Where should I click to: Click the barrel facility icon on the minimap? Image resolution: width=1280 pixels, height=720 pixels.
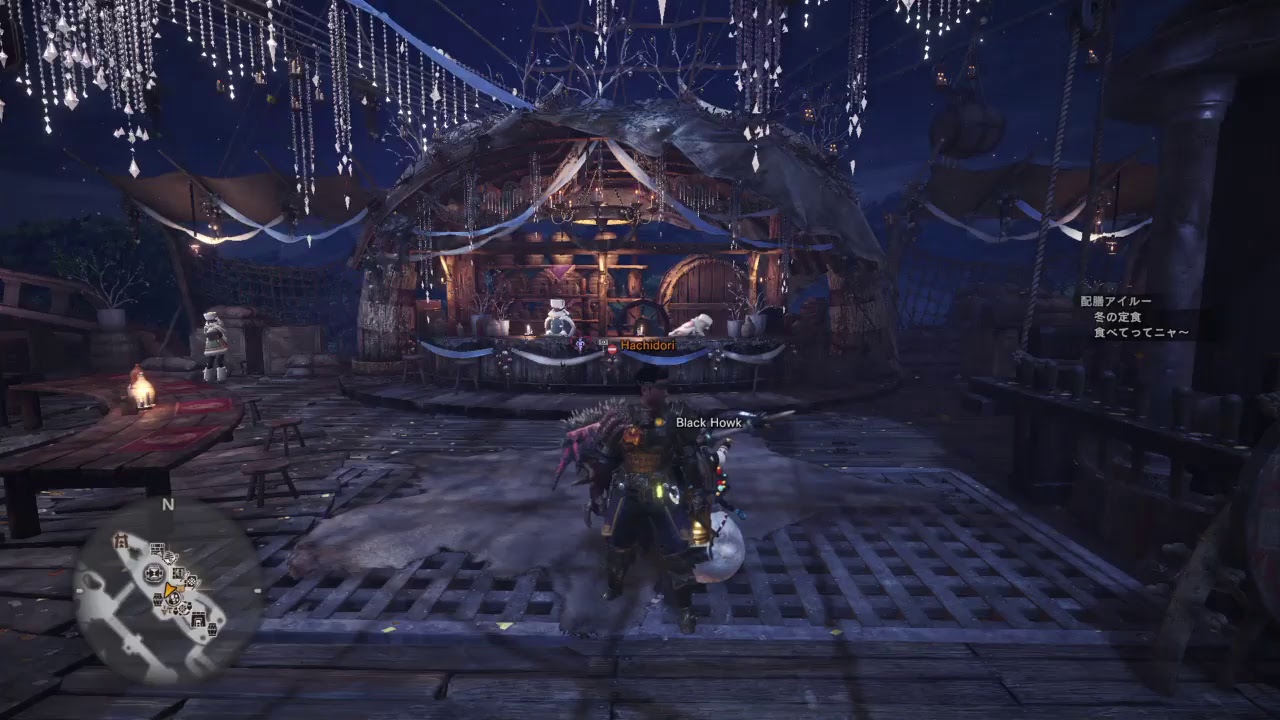click(157, 598)
